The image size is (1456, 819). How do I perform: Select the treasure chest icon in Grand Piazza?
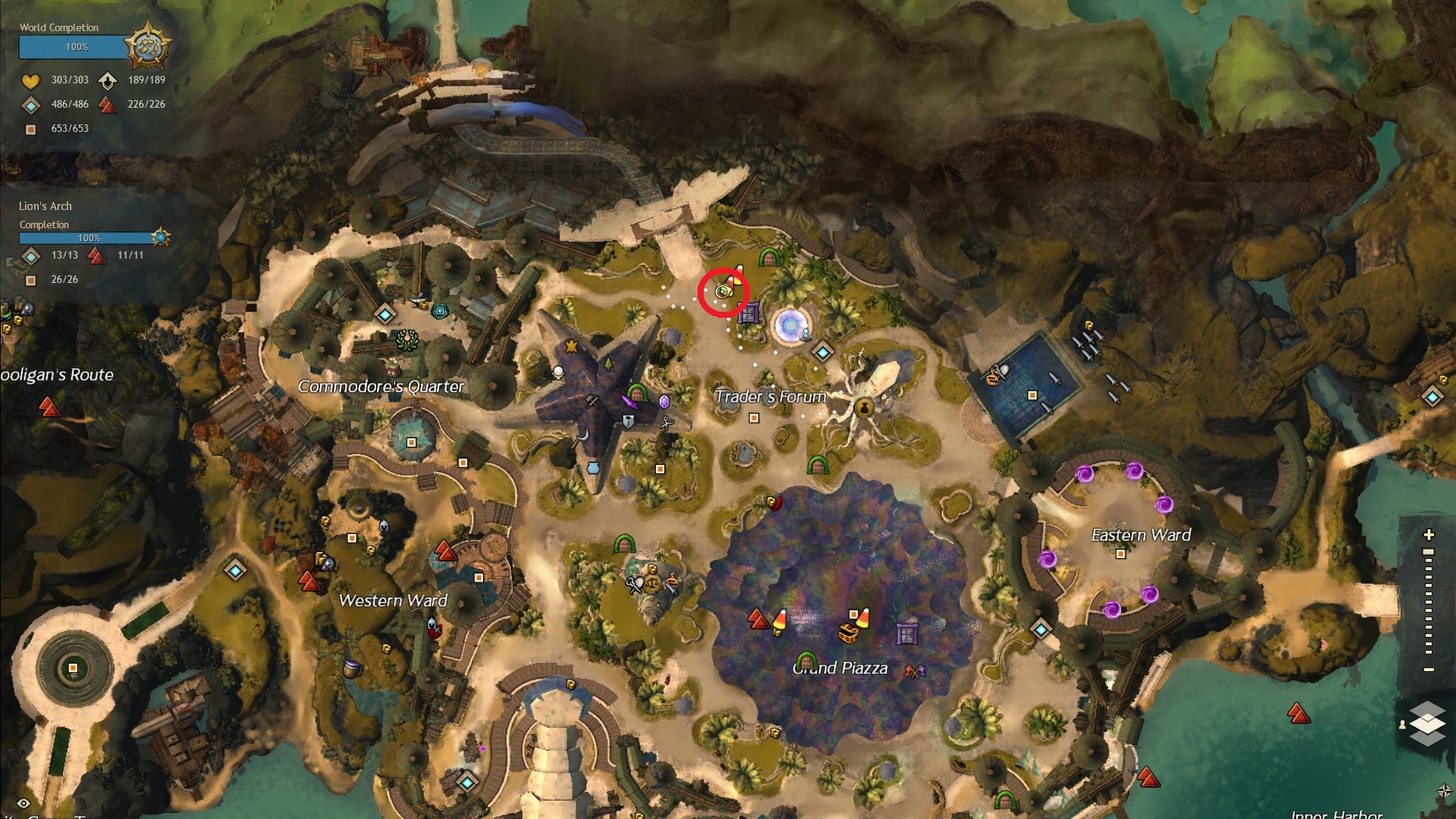click(847, 632)
